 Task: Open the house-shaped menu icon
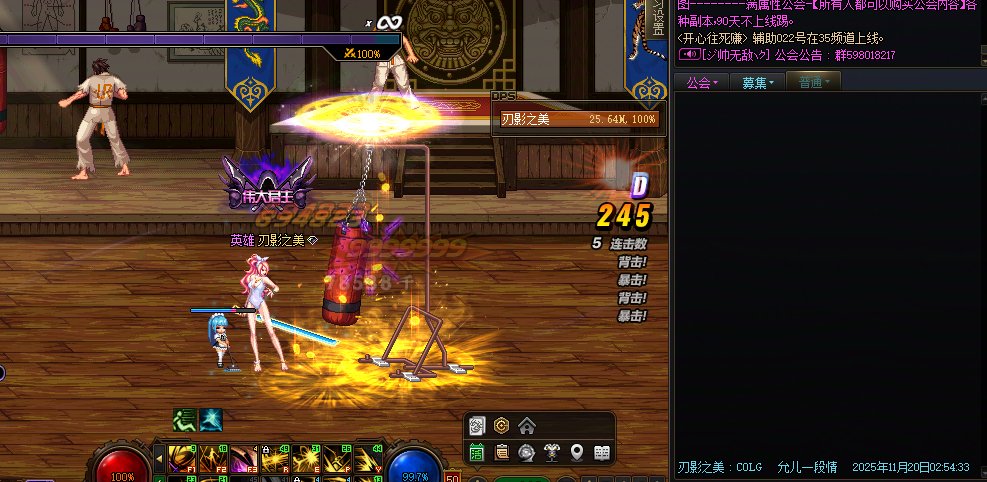coord(527,427)
